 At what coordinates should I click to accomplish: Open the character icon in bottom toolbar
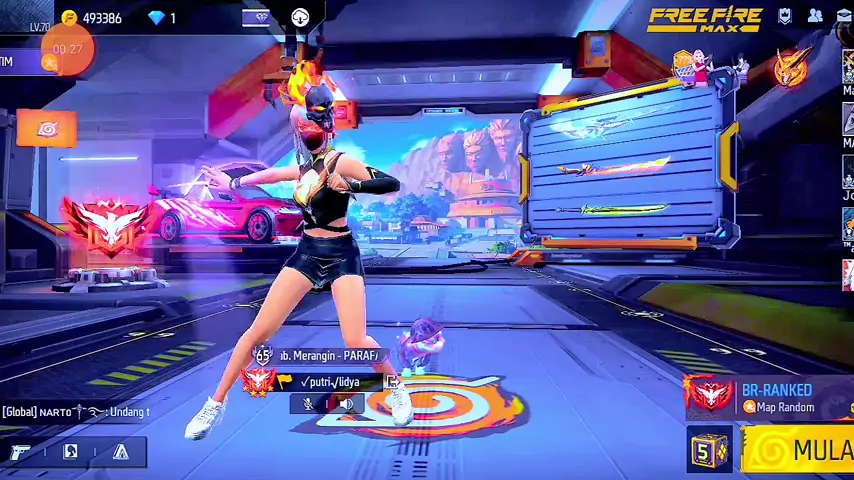pyautogui.click(x=71, y=452)
